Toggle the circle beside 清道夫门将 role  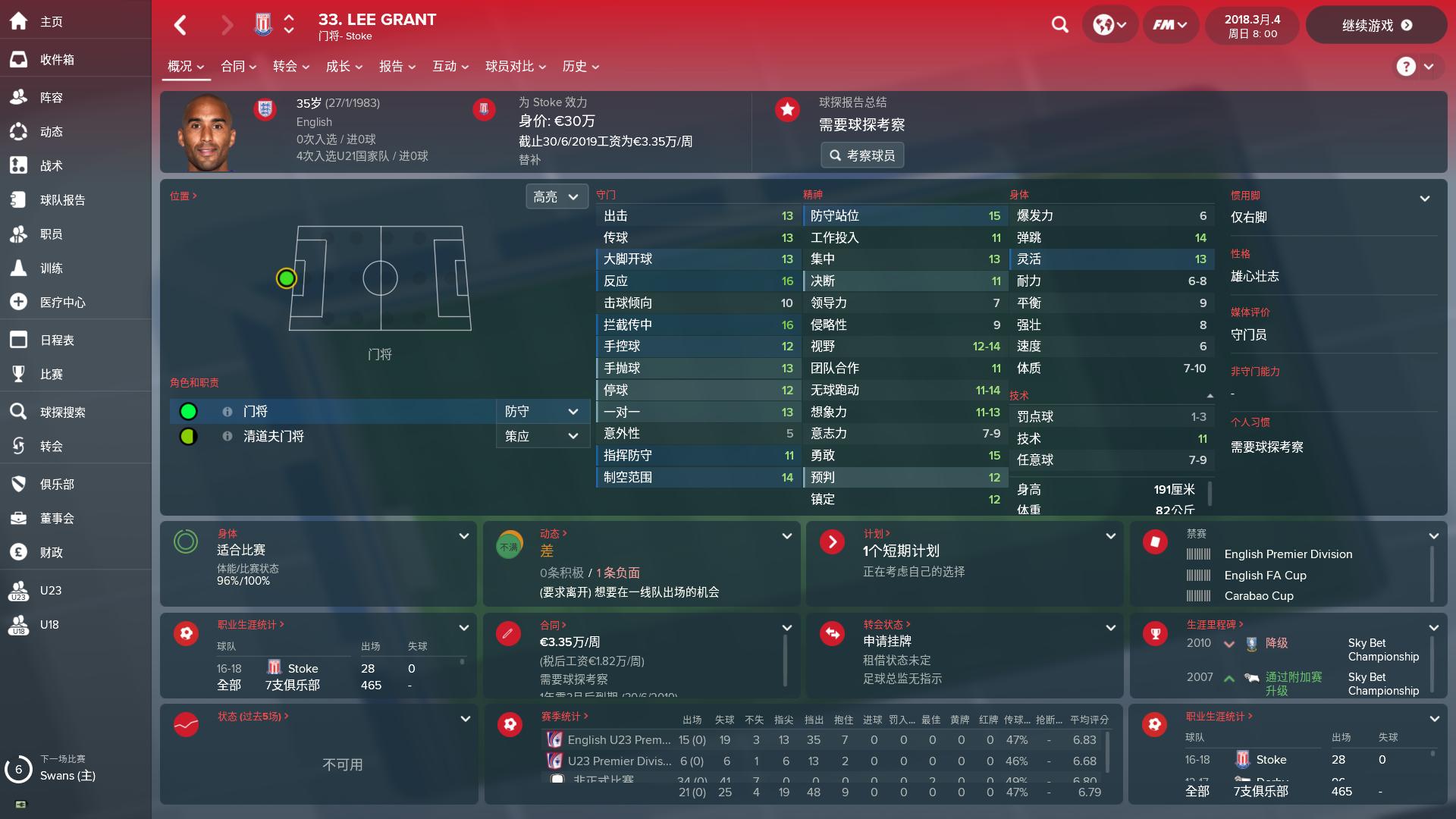[188, 435]
